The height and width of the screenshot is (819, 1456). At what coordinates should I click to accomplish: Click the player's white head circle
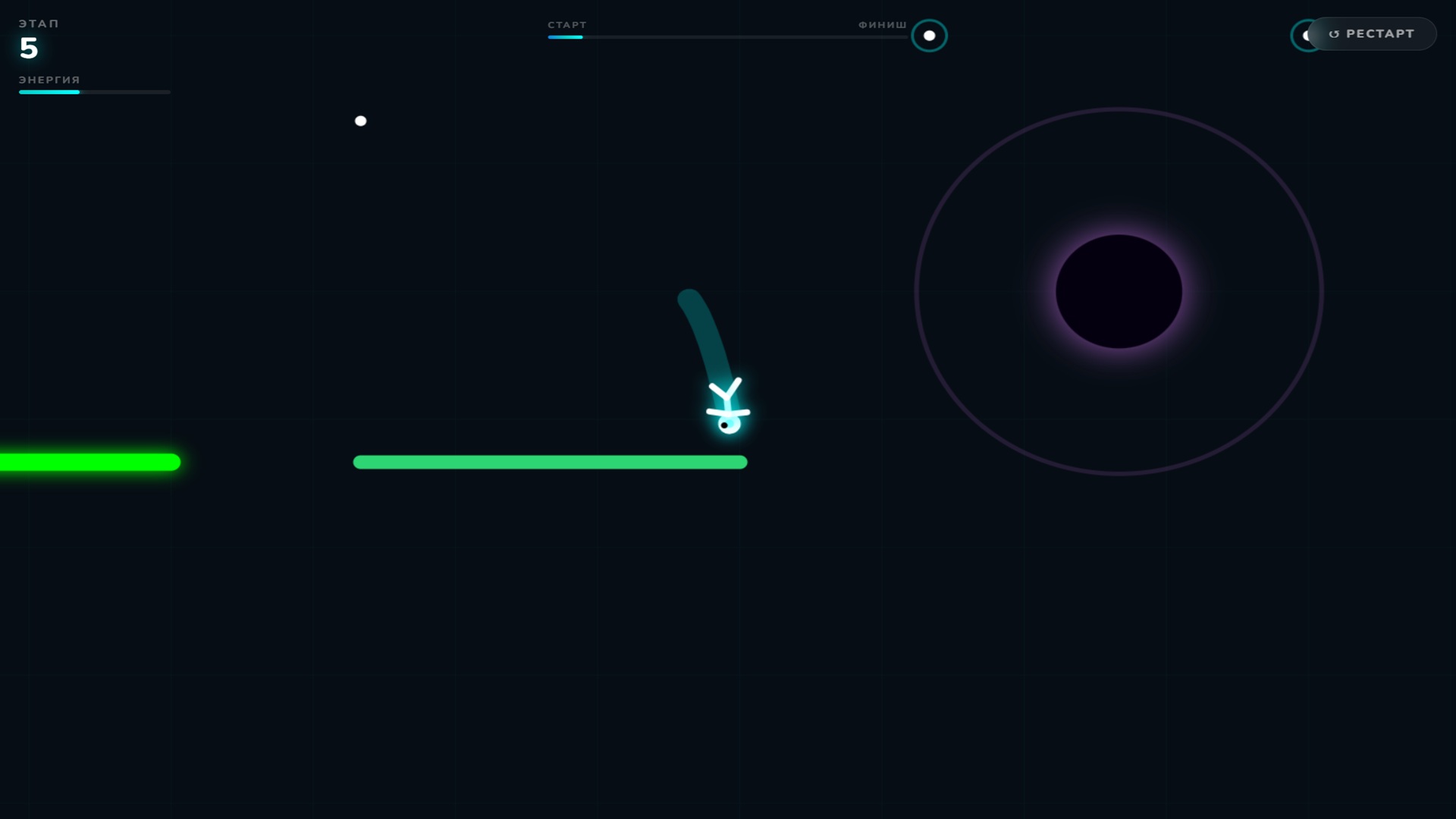pos(730,425)
